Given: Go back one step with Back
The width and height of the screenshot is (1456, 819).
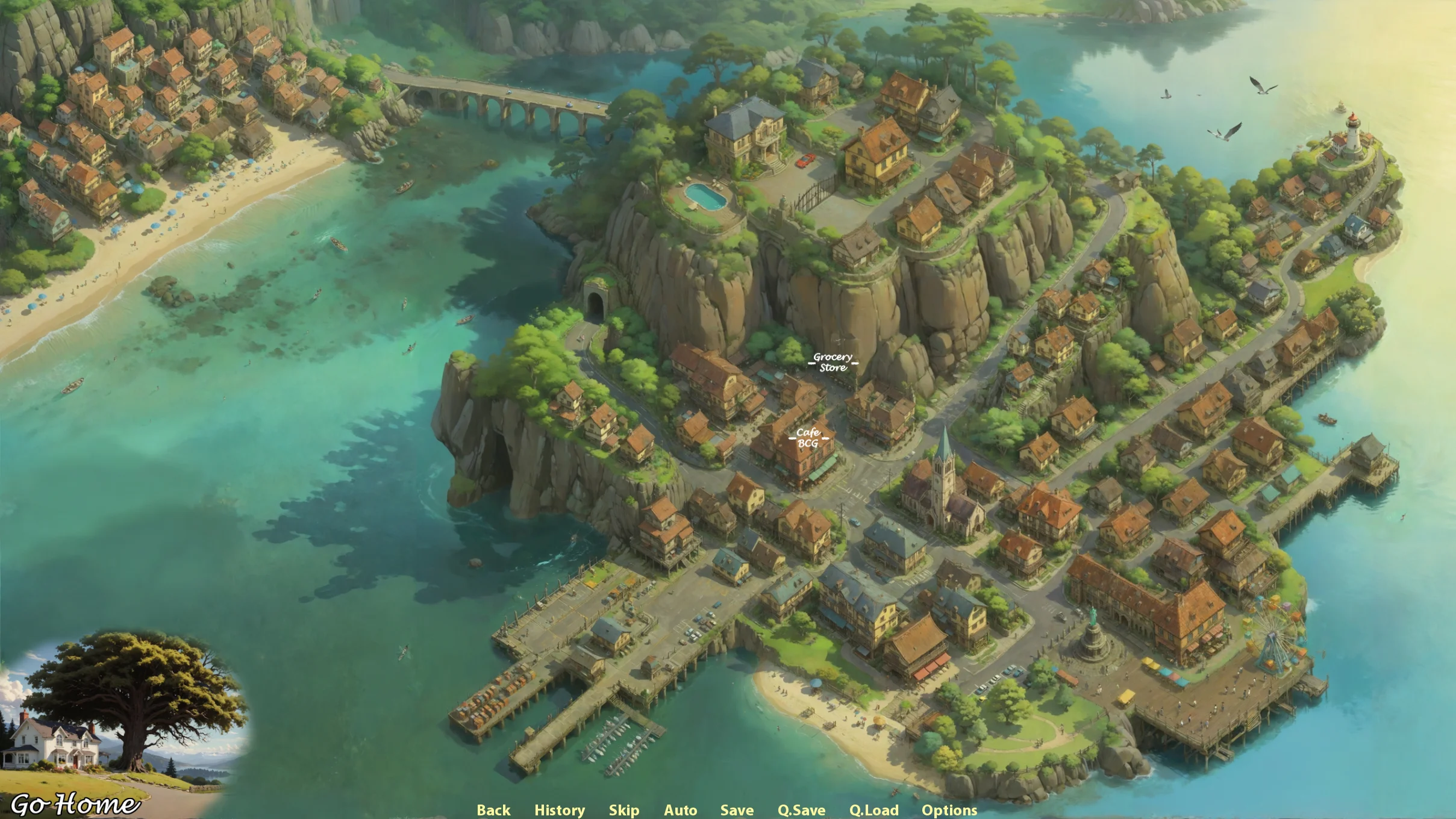Looking at the screenshot, I should [x=493, y=810].
